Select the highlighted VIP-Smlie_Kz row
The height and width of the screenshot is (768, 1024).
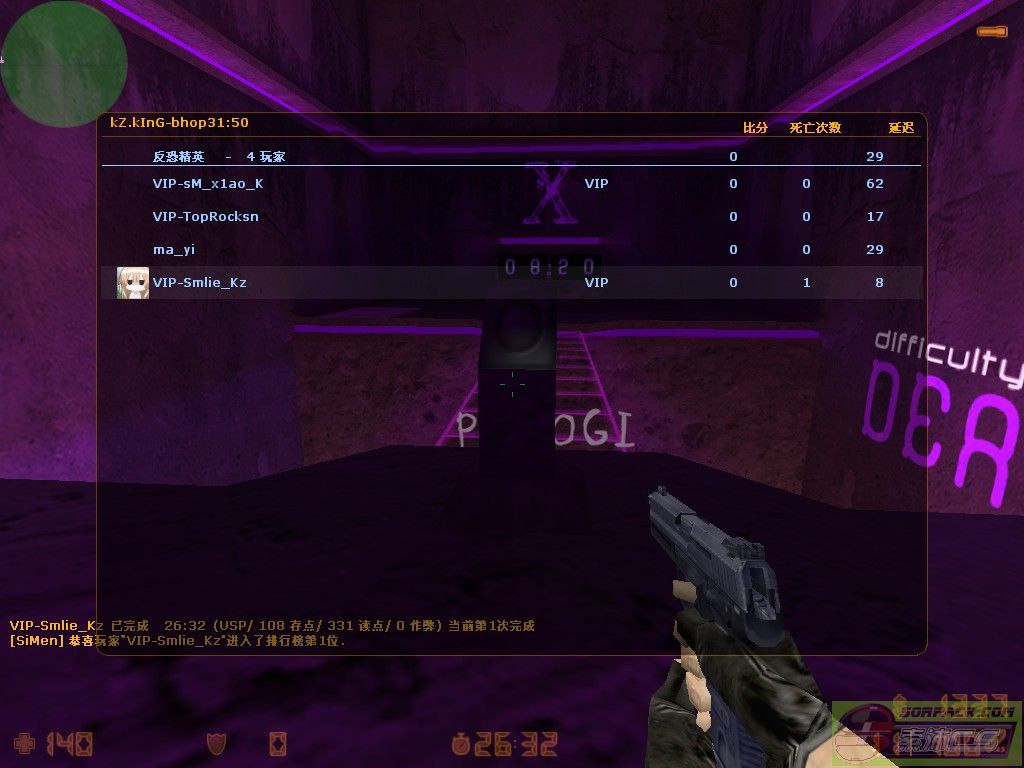point(510,283)
